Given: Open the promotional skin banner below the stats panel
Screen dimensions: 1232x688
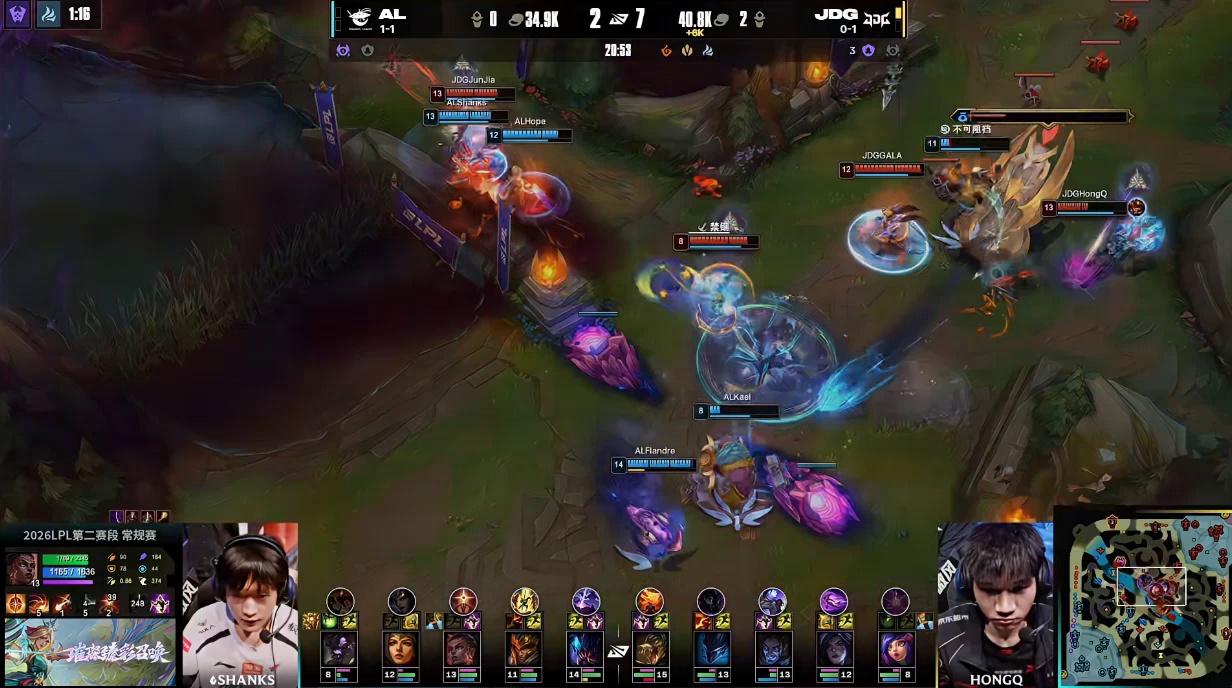Looking at the screenshot, I should [90, 652].
